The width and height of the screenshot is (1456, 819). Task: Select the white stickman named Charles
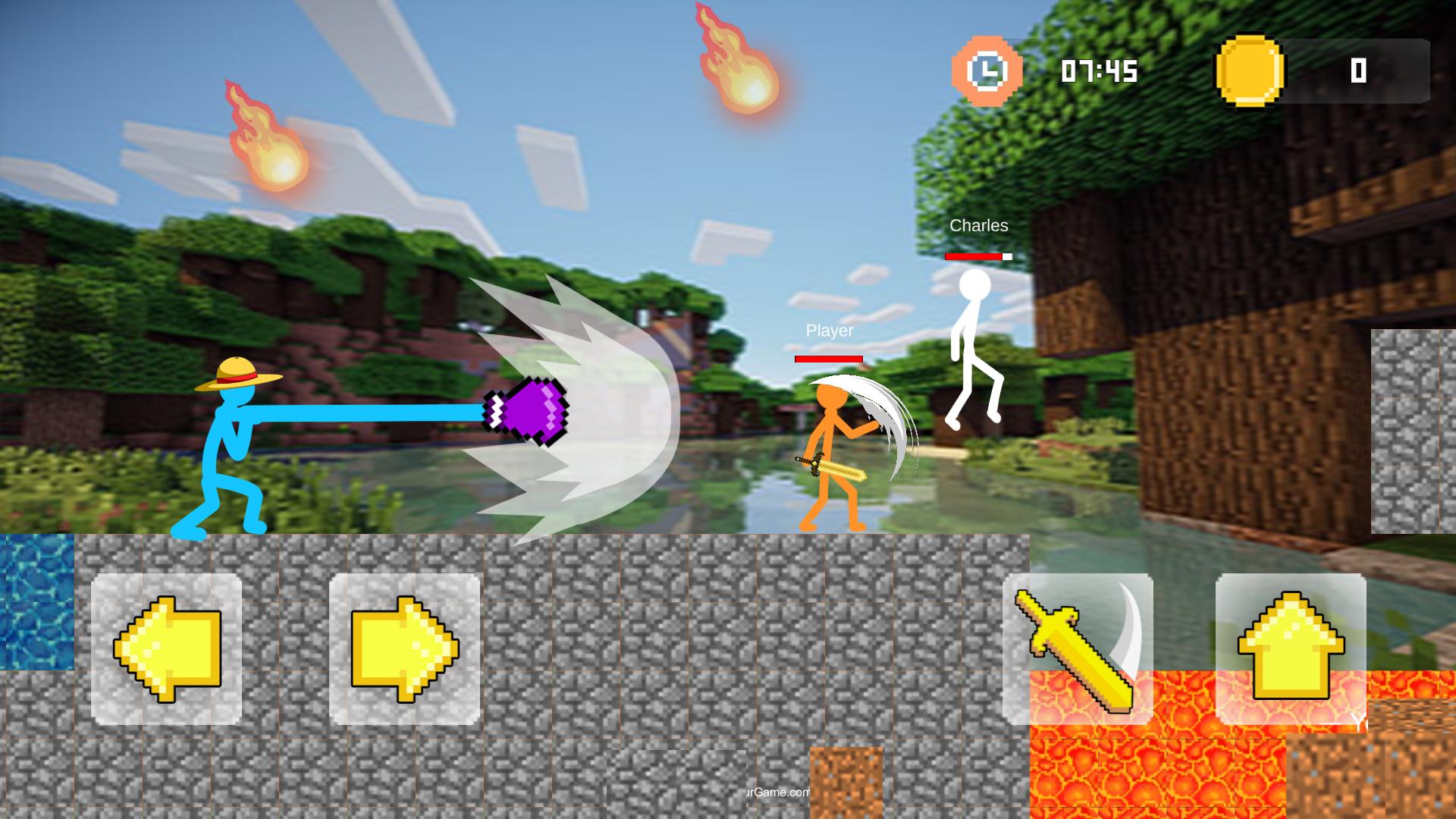point(975,341)
